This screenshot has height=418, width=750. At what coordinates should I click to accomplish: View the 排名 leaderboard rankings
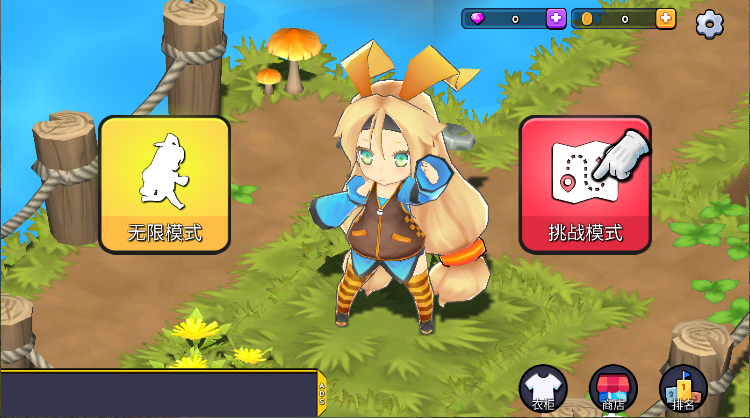[x=684, y=388]
